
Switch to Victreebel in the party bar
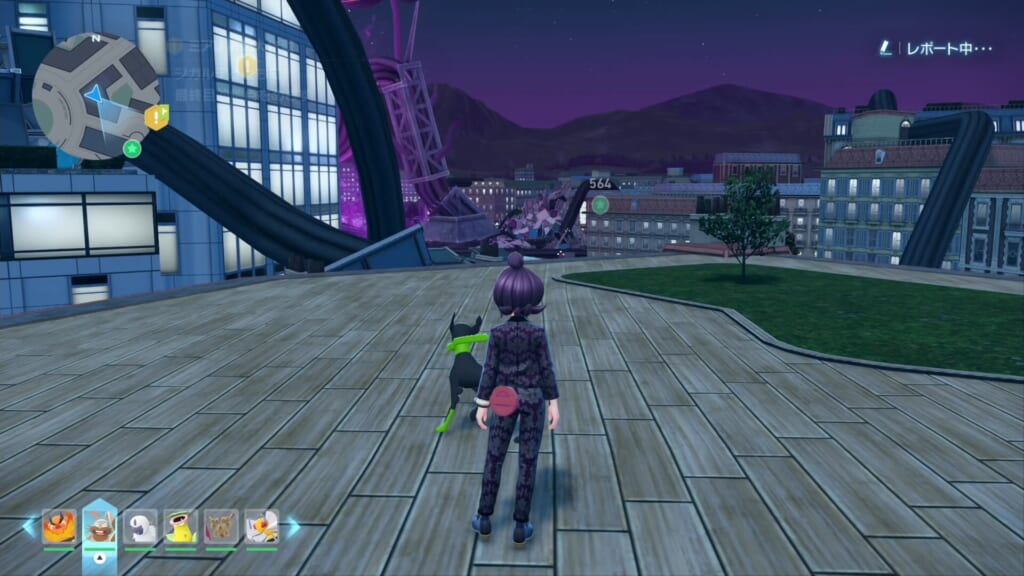tap(181, 526)
